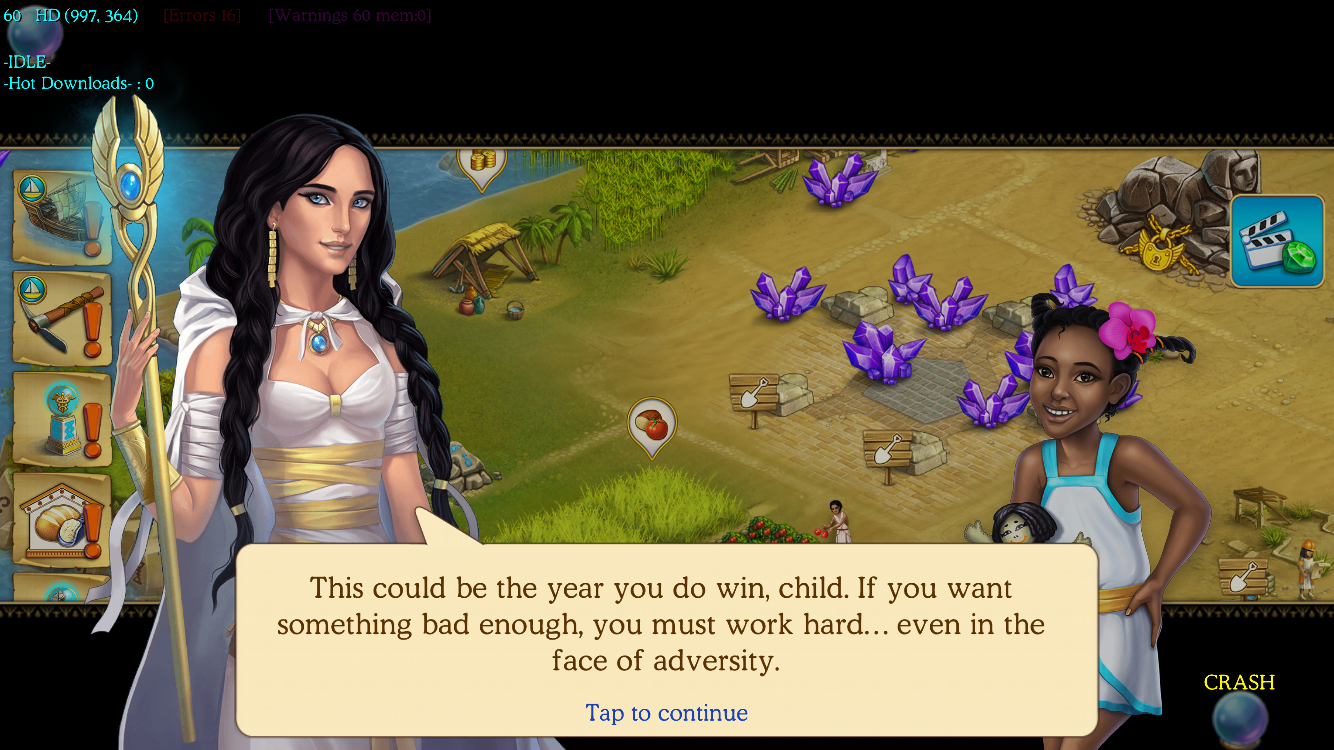Viewport: 1334px width, 750px height.
Task: Open the ship quest icon
Action: [61, 217]
